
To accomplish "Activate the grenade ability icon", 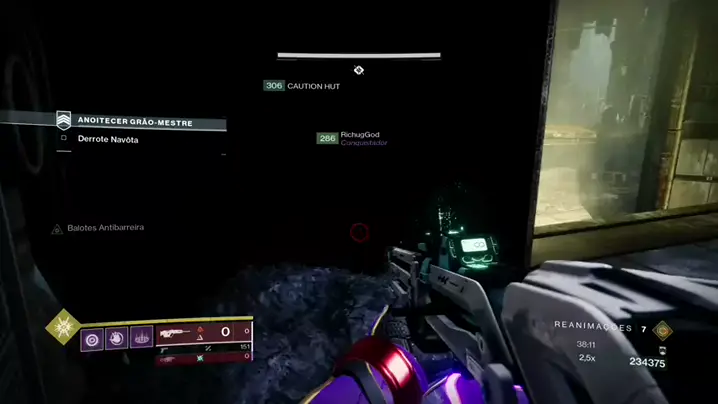I will [x=92, y=338].
